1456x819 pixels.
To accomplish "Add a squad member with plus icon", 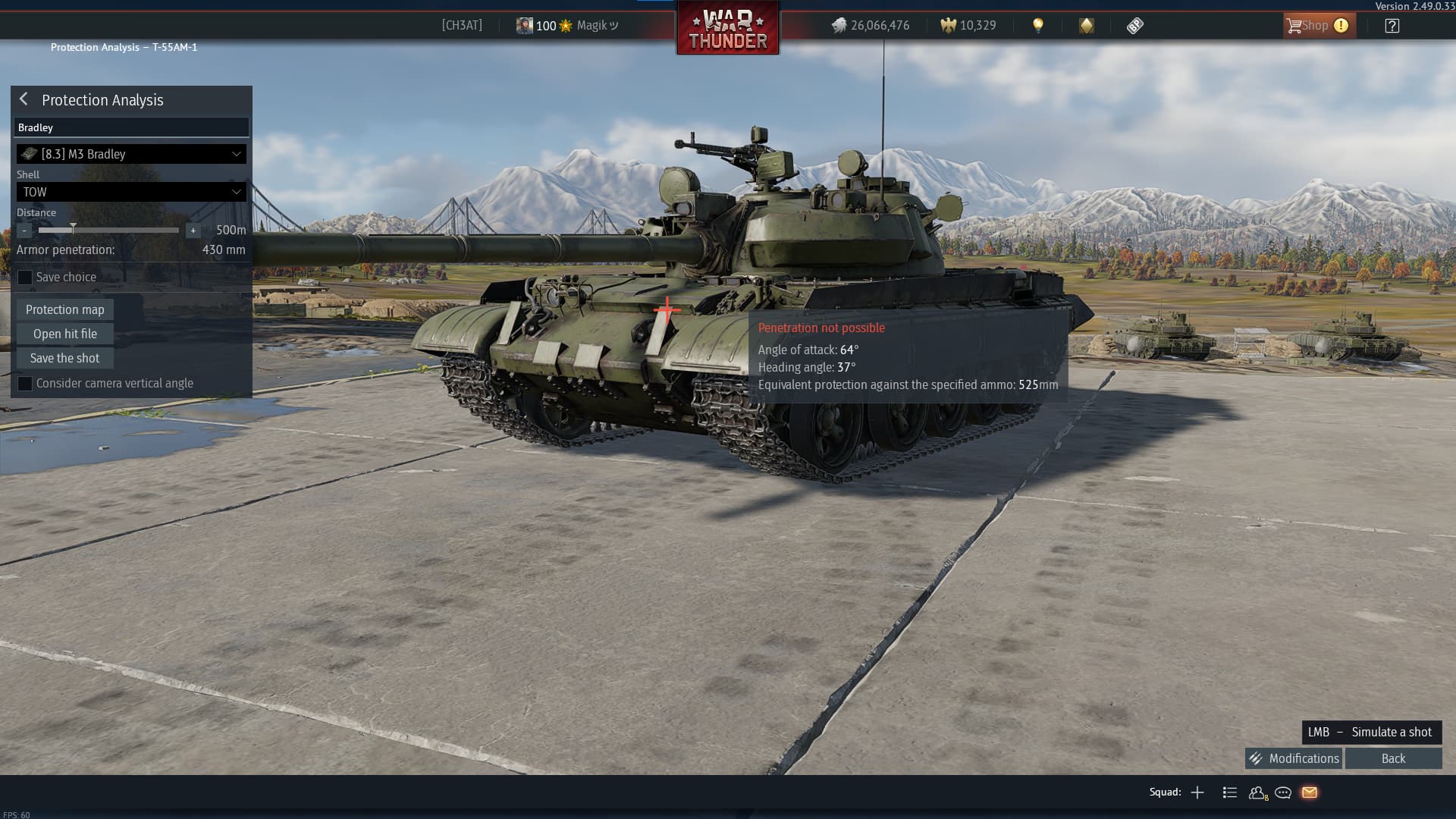I will [x=1197, y=792].
